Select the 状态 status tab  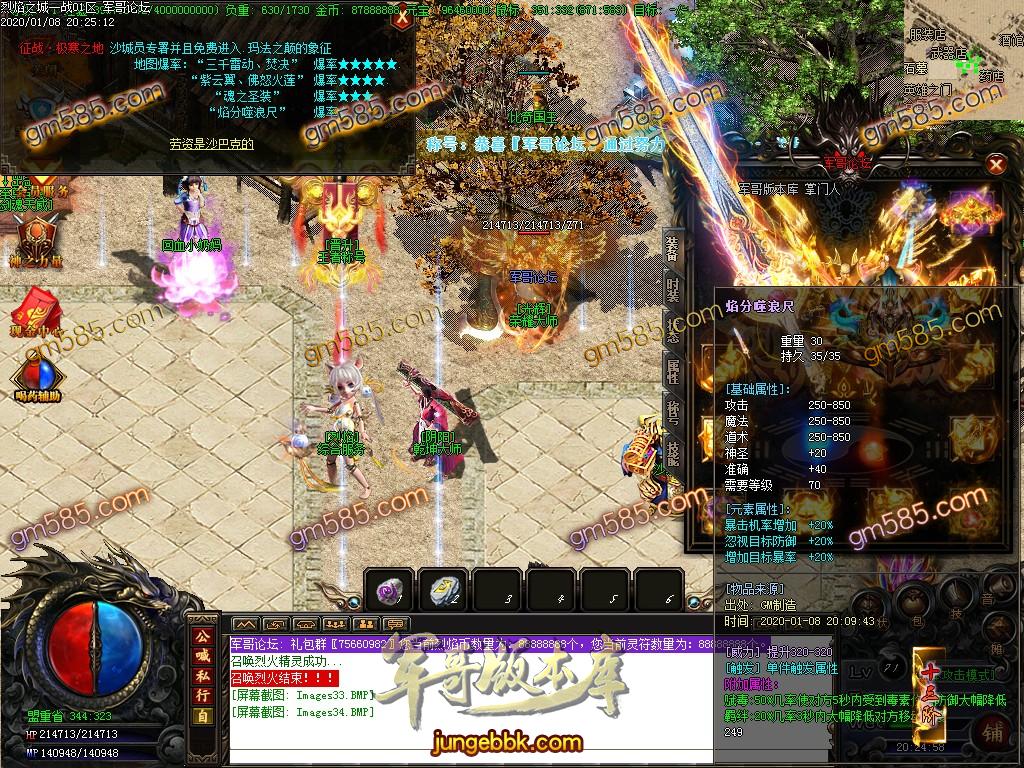[673, 332]
